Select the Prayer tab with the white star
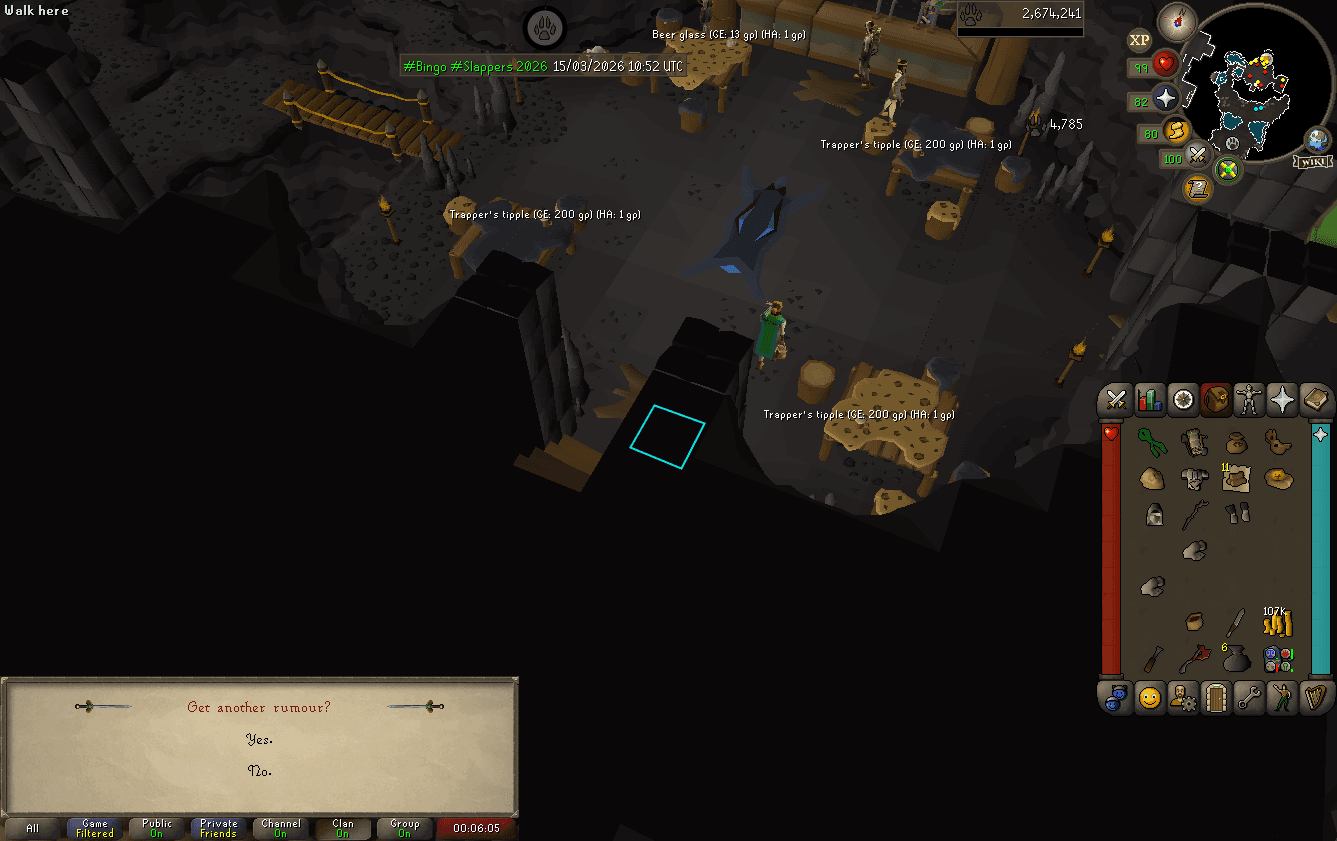The image size is (1337, 841). coord(1282,399)
